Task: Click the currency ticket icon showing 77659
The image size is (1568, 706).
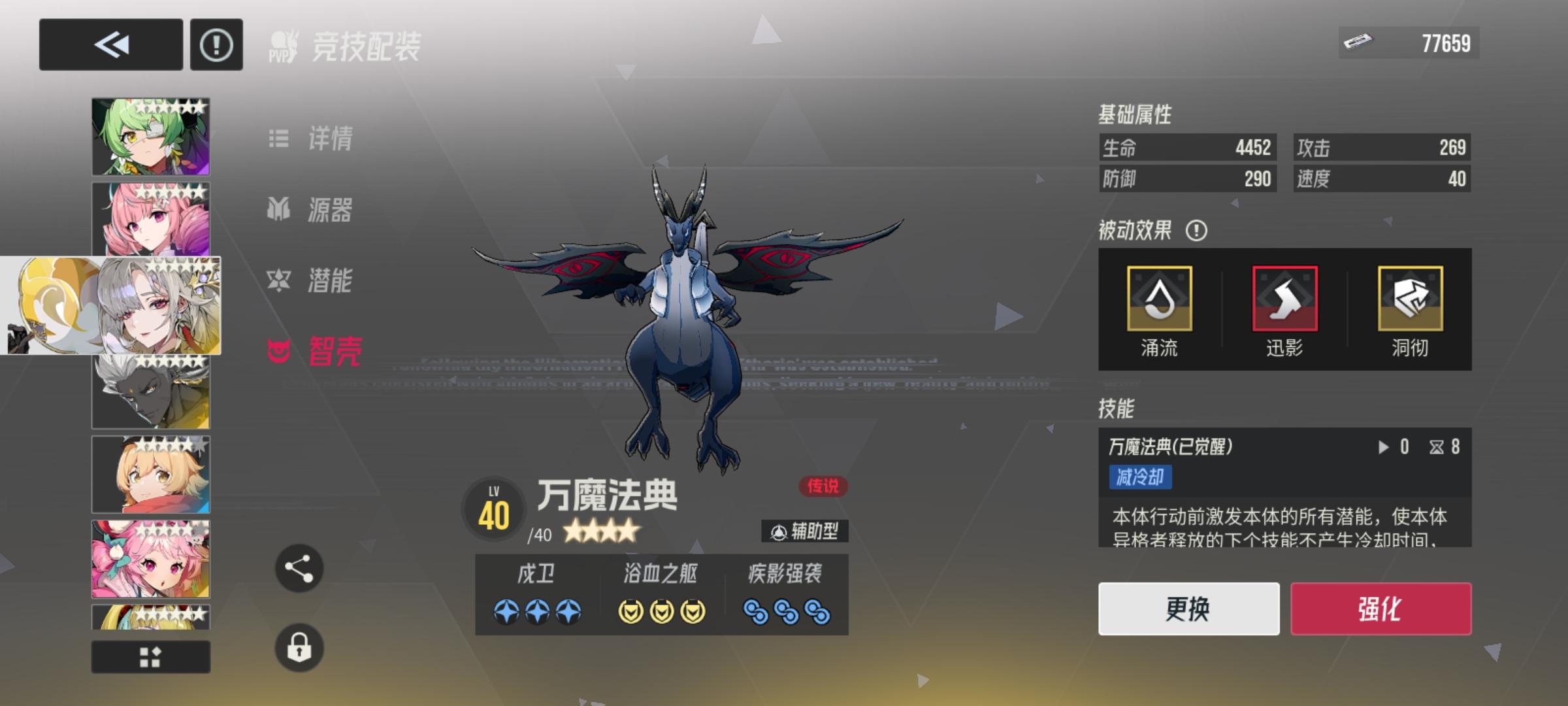Action: (1361, 43)
